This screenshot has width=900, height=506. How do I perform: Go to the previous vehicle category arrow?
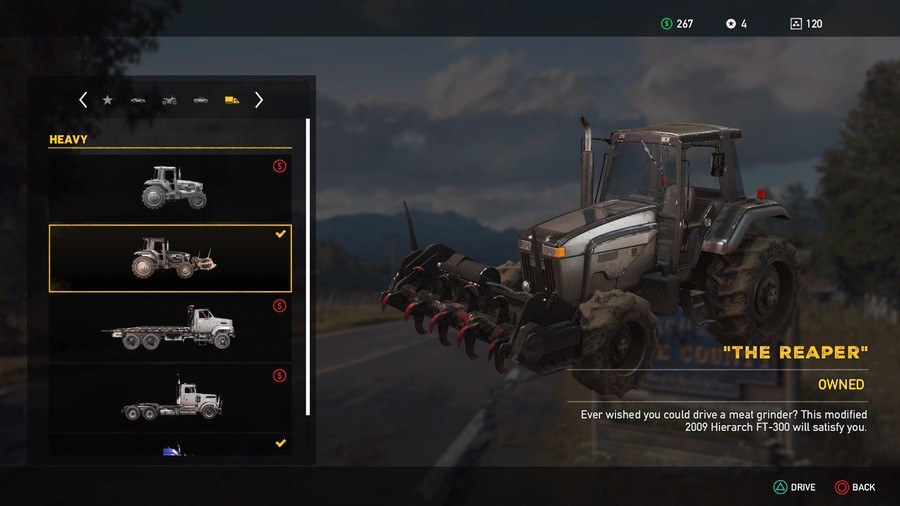pos(83,100)
